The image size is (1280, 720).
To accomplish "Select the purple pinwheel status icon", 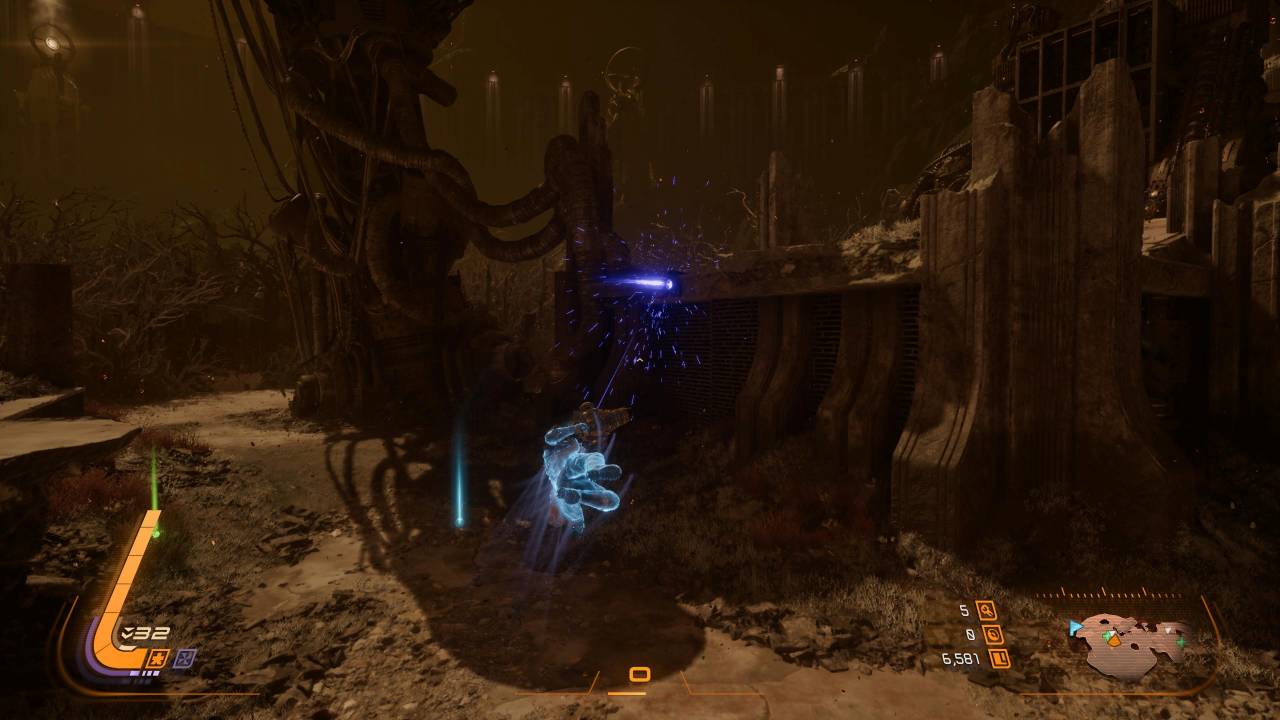I will (185, 657).
